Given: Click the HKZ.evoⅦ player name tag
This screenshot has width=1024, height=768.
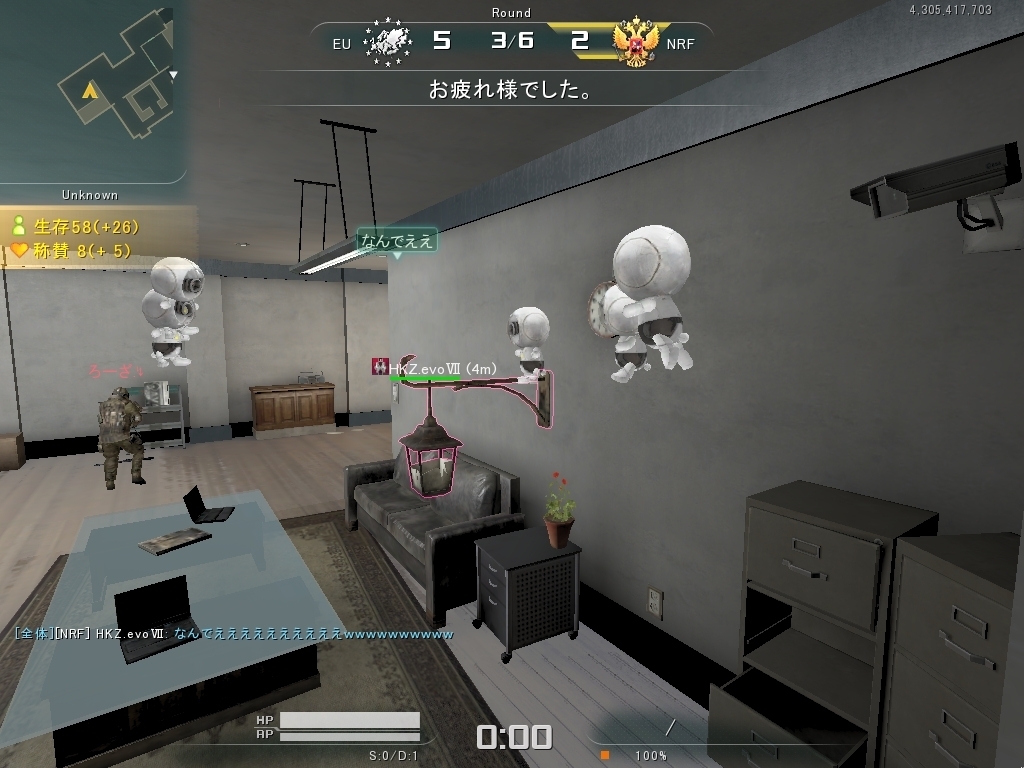Looking at the screenshot, I should 440,369.
